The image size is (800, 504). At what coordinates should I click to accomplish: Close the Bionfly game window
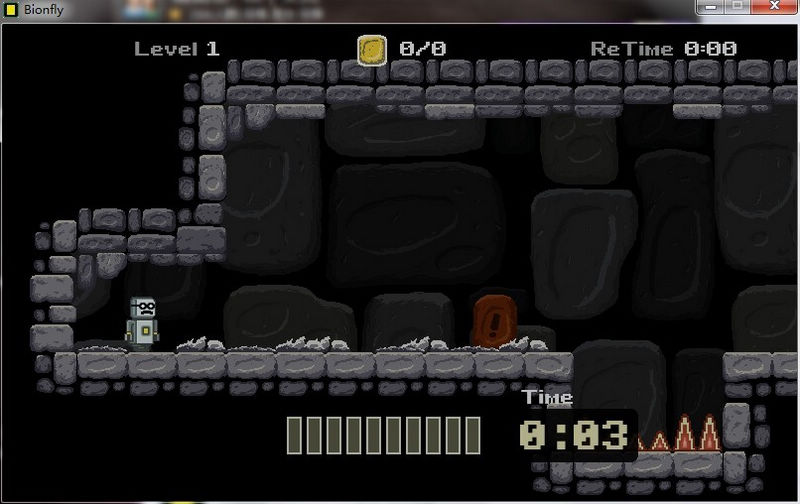pyautogui.click(x=772, y=6)
